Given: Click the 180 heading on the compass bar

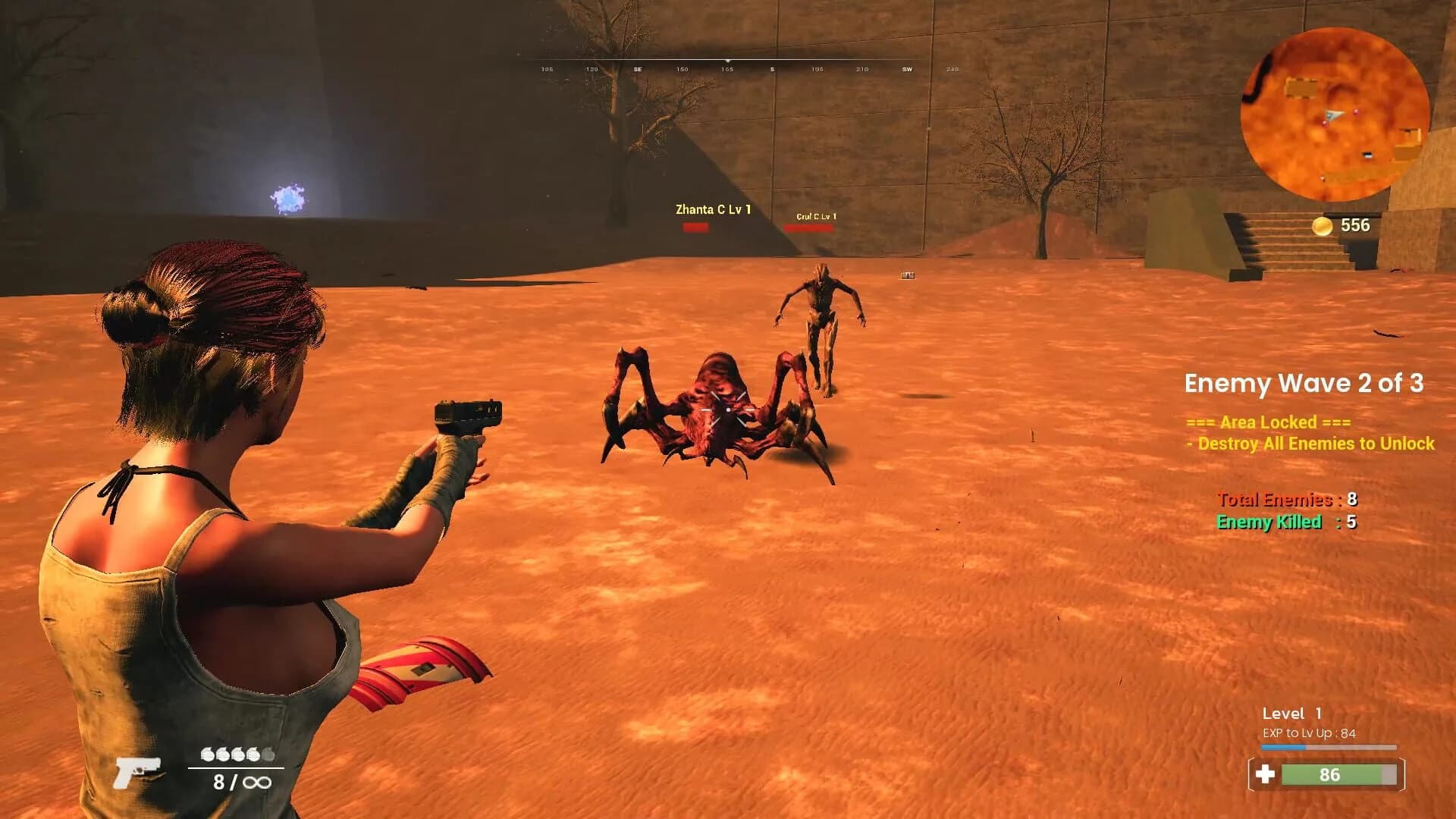Looking at the screenshot, I should (772, 68).
